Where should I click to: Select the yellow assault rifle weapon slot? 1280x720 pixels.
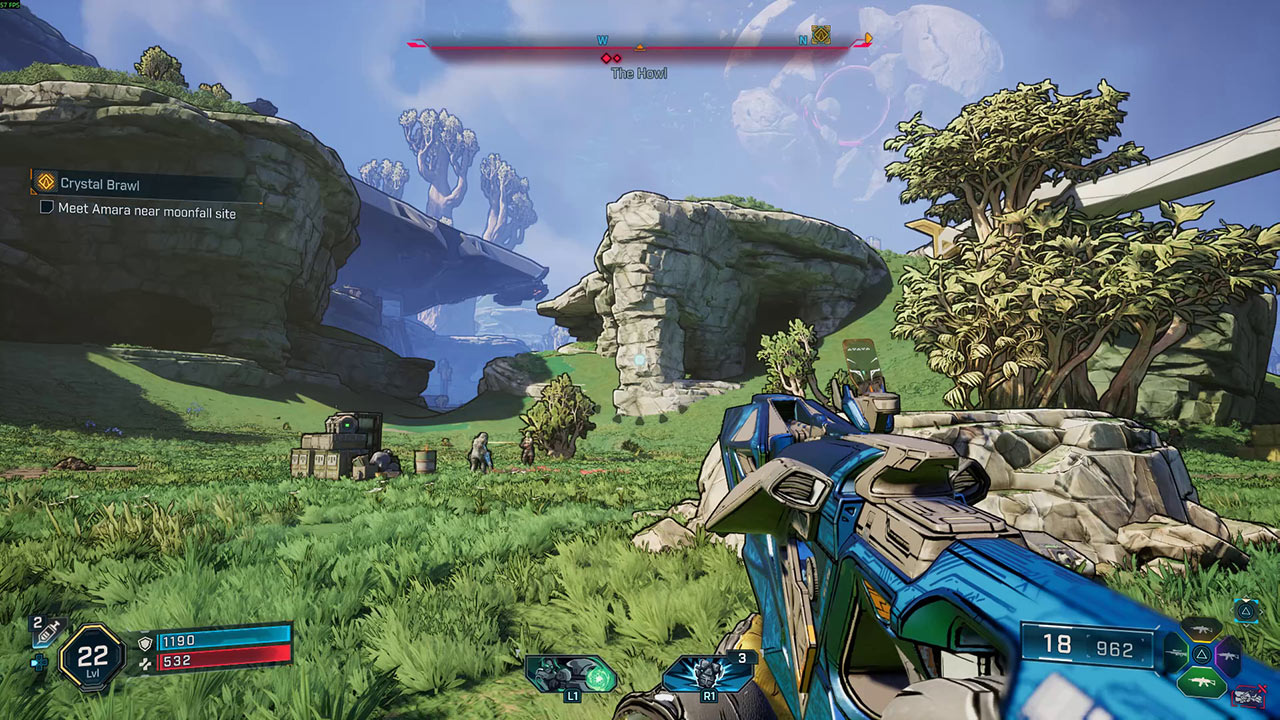(x=1202, y=630)
